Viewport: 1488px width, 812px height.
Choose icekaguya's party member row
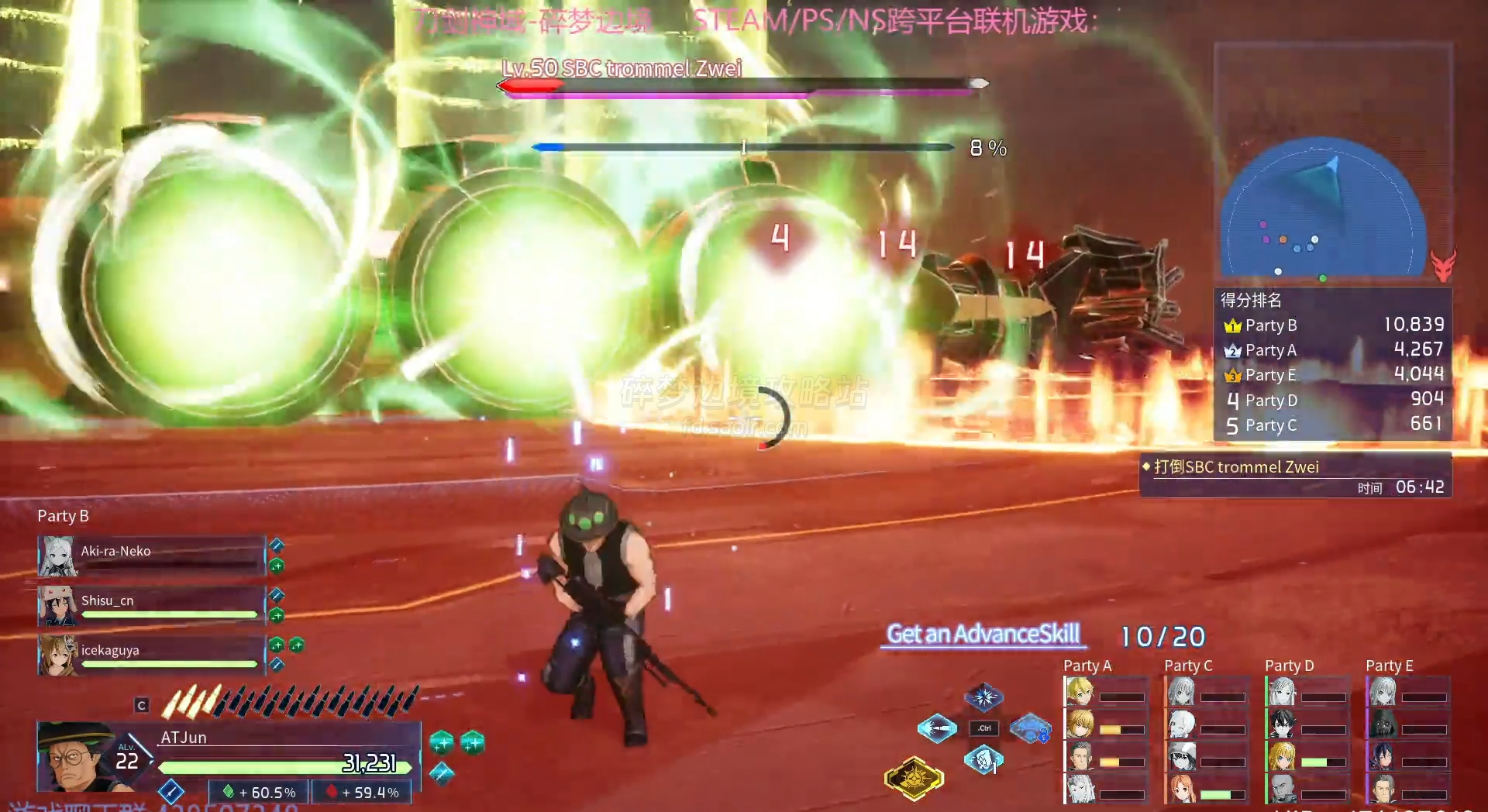pyautogui.click(x=152, y=655)
